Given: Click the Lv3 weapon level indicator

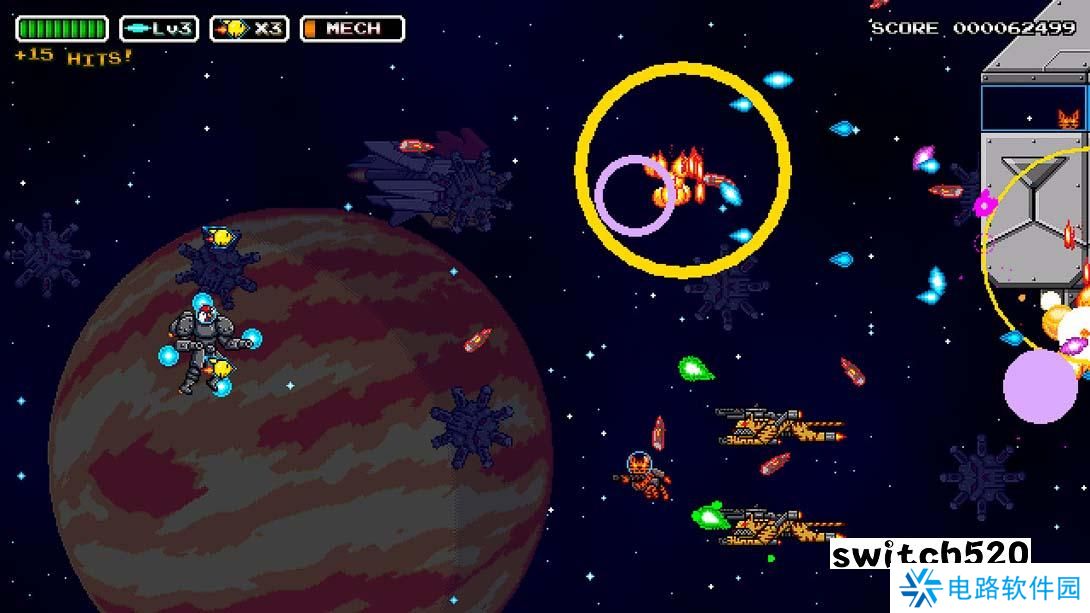Looking at the screenshot, I should coord(159,29).
